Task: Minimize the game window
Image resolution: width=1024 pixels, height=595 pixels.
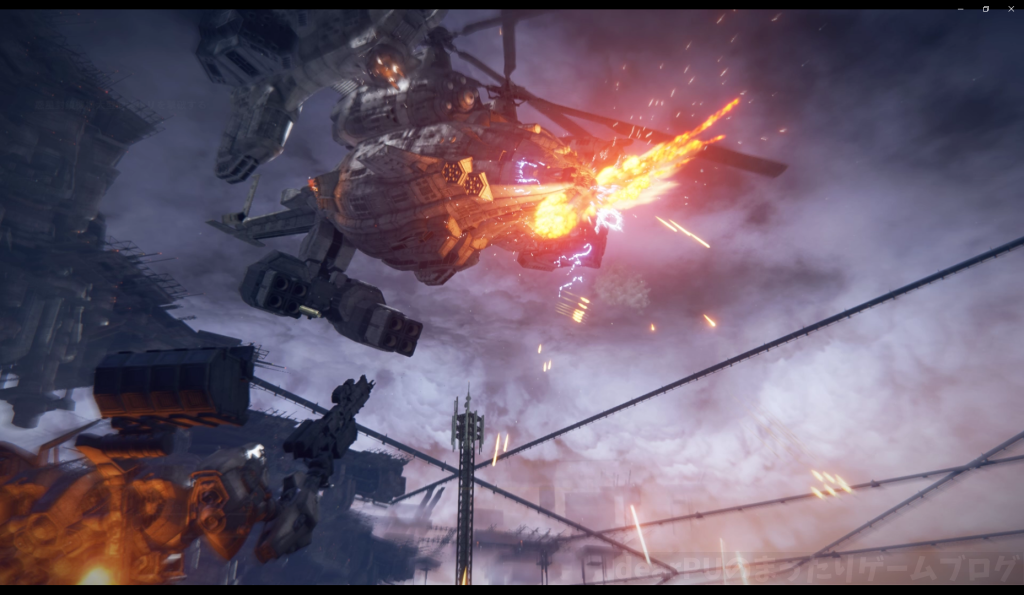Action: 960,8
